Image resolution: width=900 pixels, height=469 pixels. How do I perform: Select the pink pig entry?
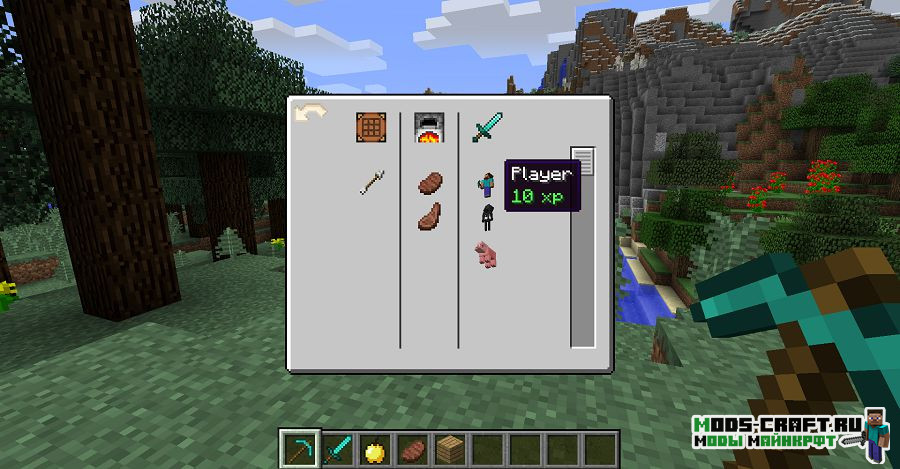[x=487, y=254]
